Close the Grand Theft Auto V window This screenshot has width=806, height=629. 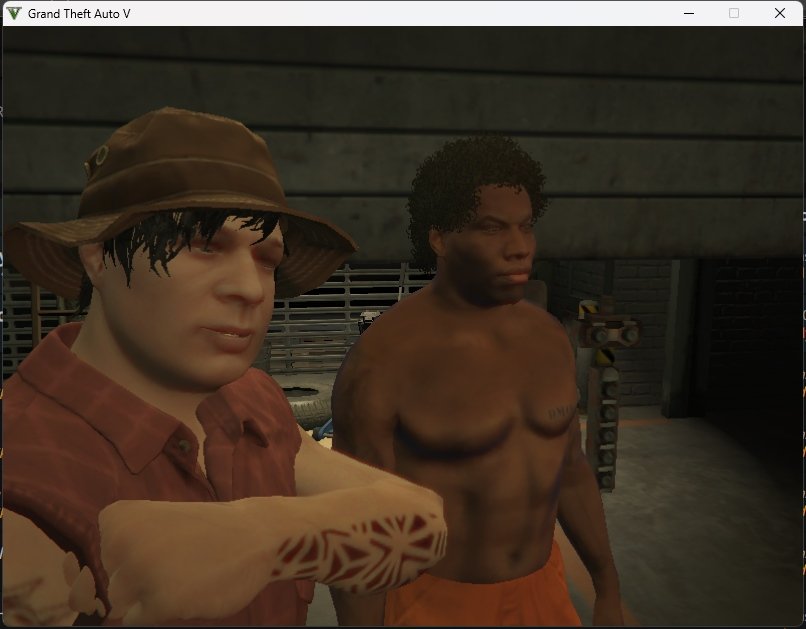(779, 13)
